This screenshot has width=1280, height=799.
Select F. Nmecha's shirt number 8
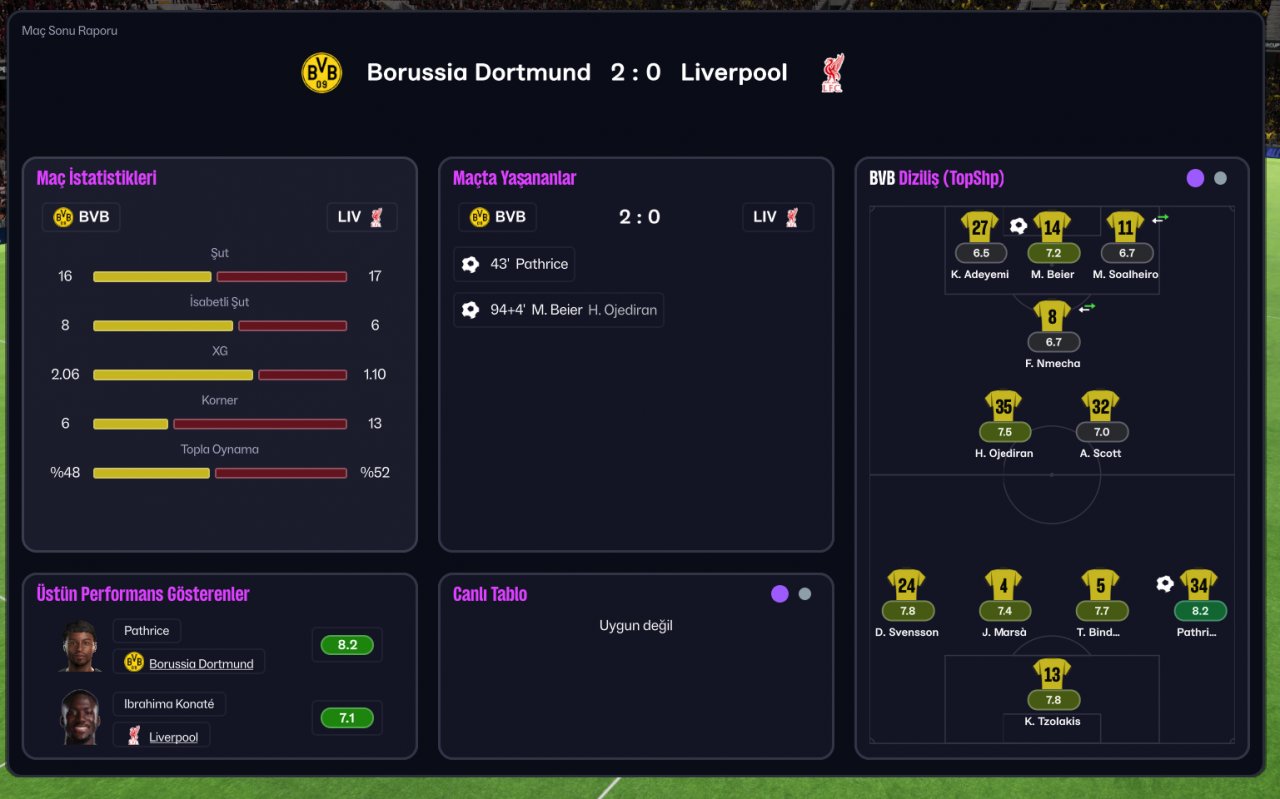tap(1052, 317)
